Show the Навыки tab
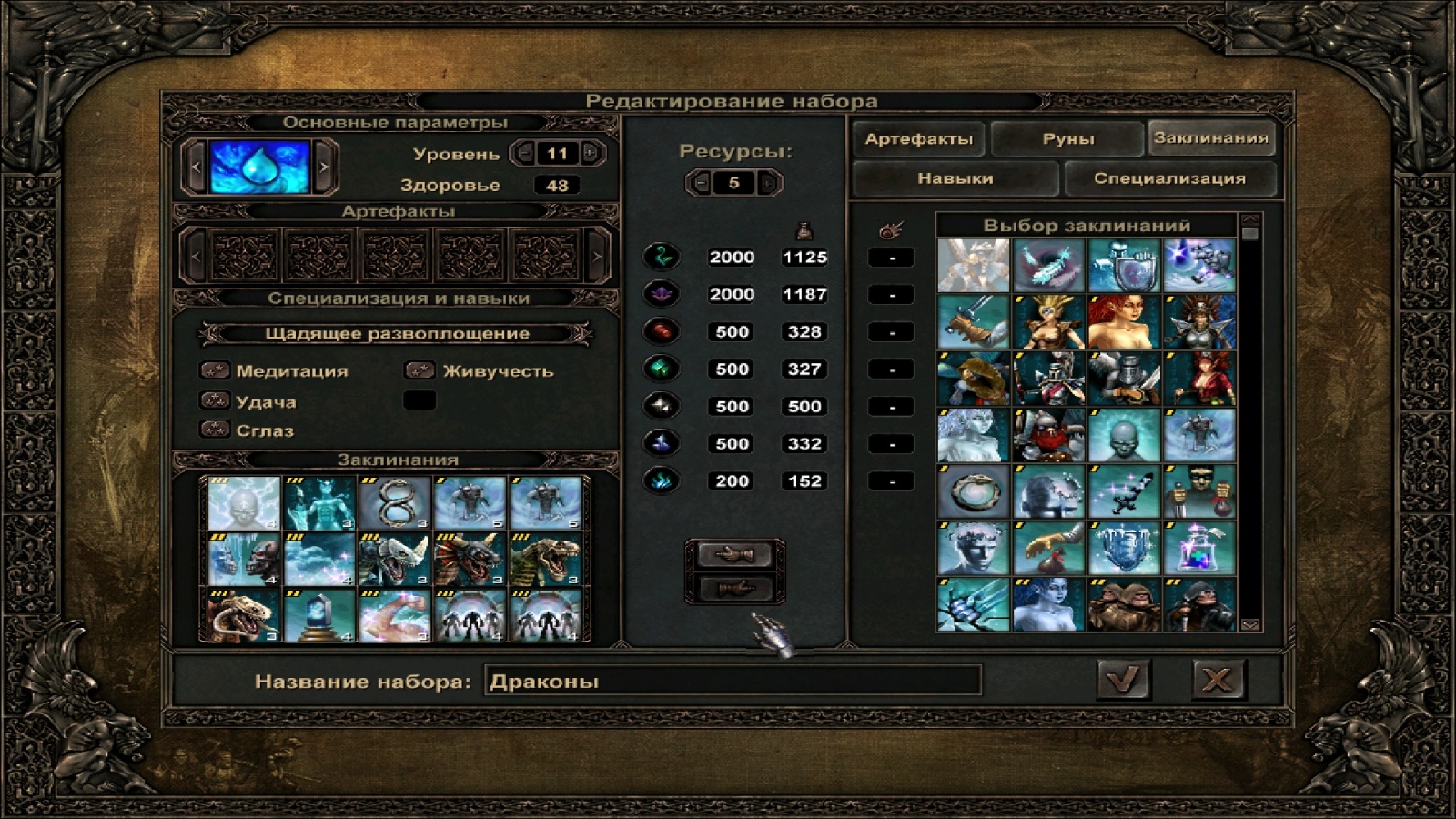The width and height of the screenshot is (1456, 819). pos(955,178)
